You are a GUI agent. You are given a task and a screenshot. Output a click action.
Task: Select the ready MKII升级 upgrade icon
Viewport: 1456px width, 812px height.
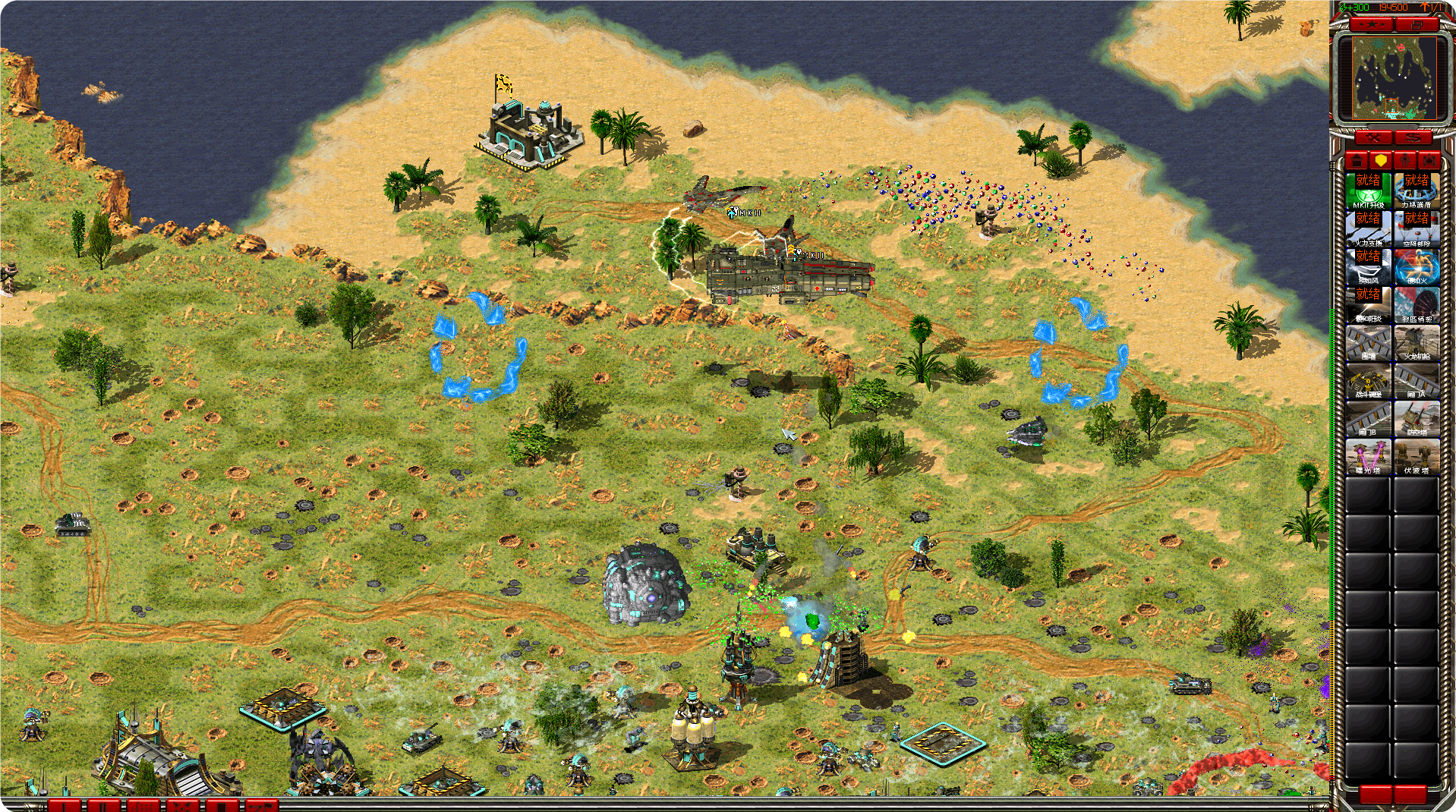coord(1368,190)
